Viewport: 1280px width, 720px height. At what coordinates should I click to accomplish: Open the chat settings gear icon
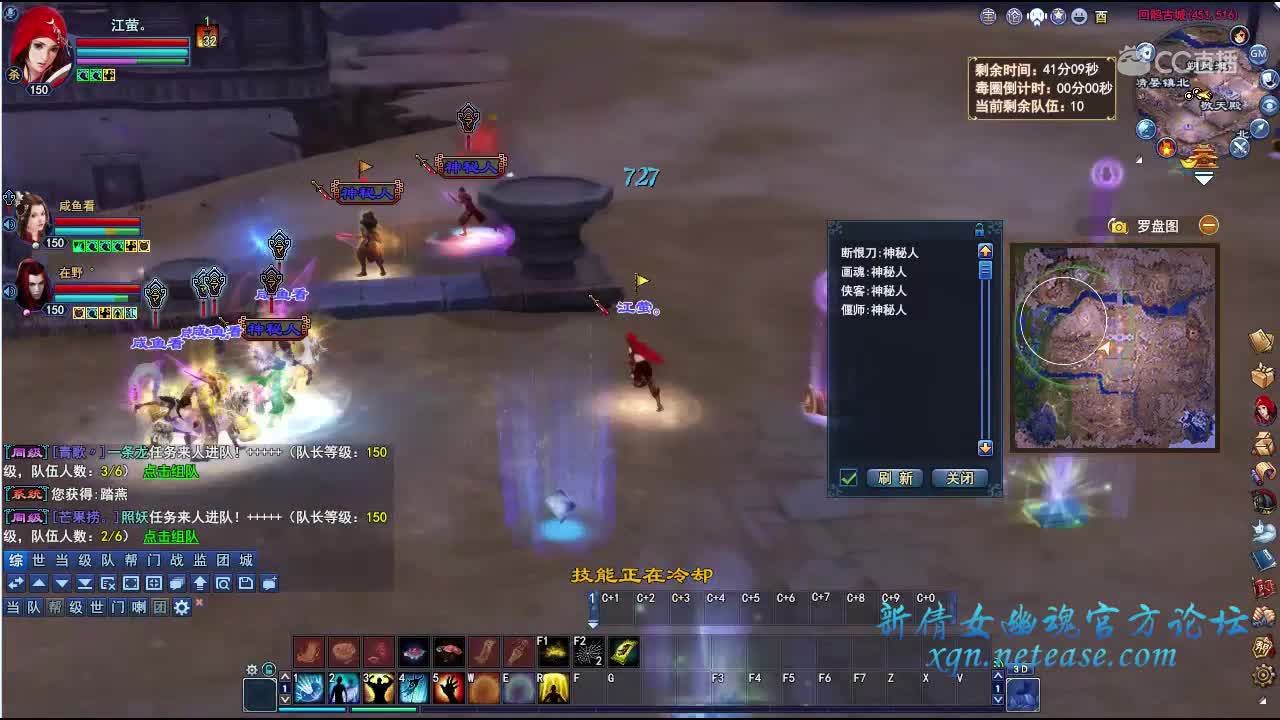181,608
